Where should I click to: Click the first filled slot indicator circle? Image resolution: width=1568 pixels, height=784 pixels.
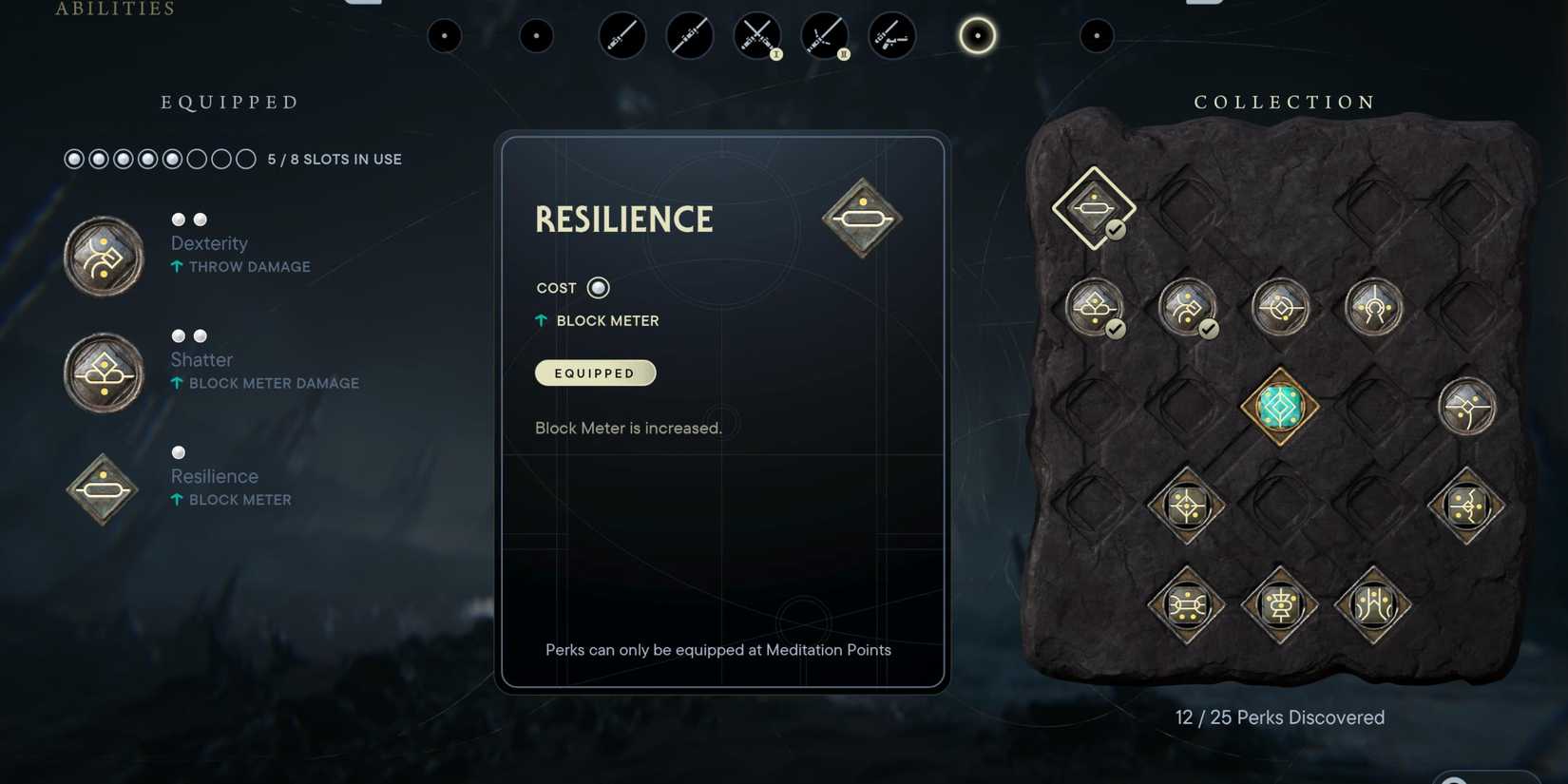coord(73,159)
